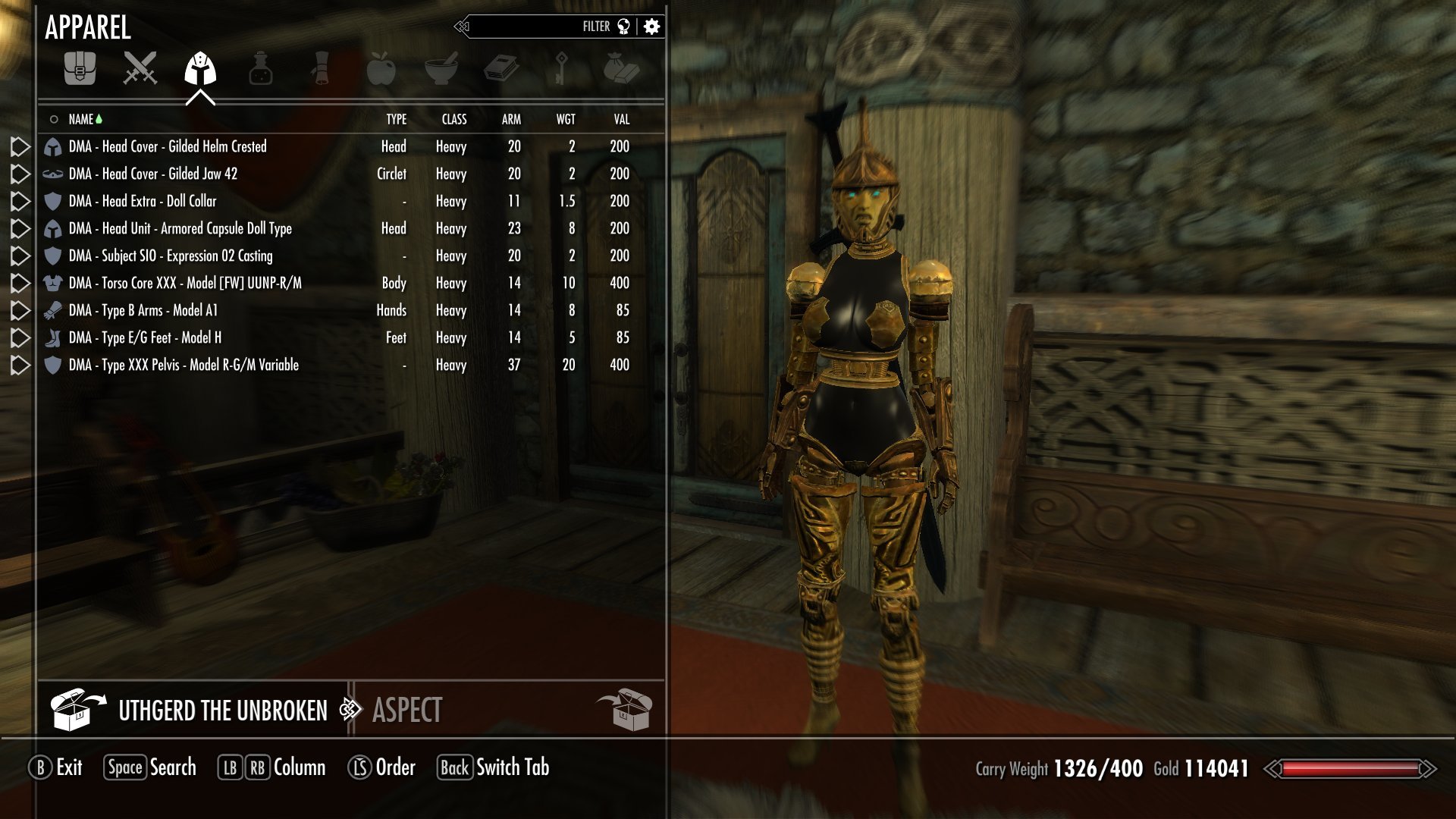Select Type XXX Pelvis armor row

[184, 365]
